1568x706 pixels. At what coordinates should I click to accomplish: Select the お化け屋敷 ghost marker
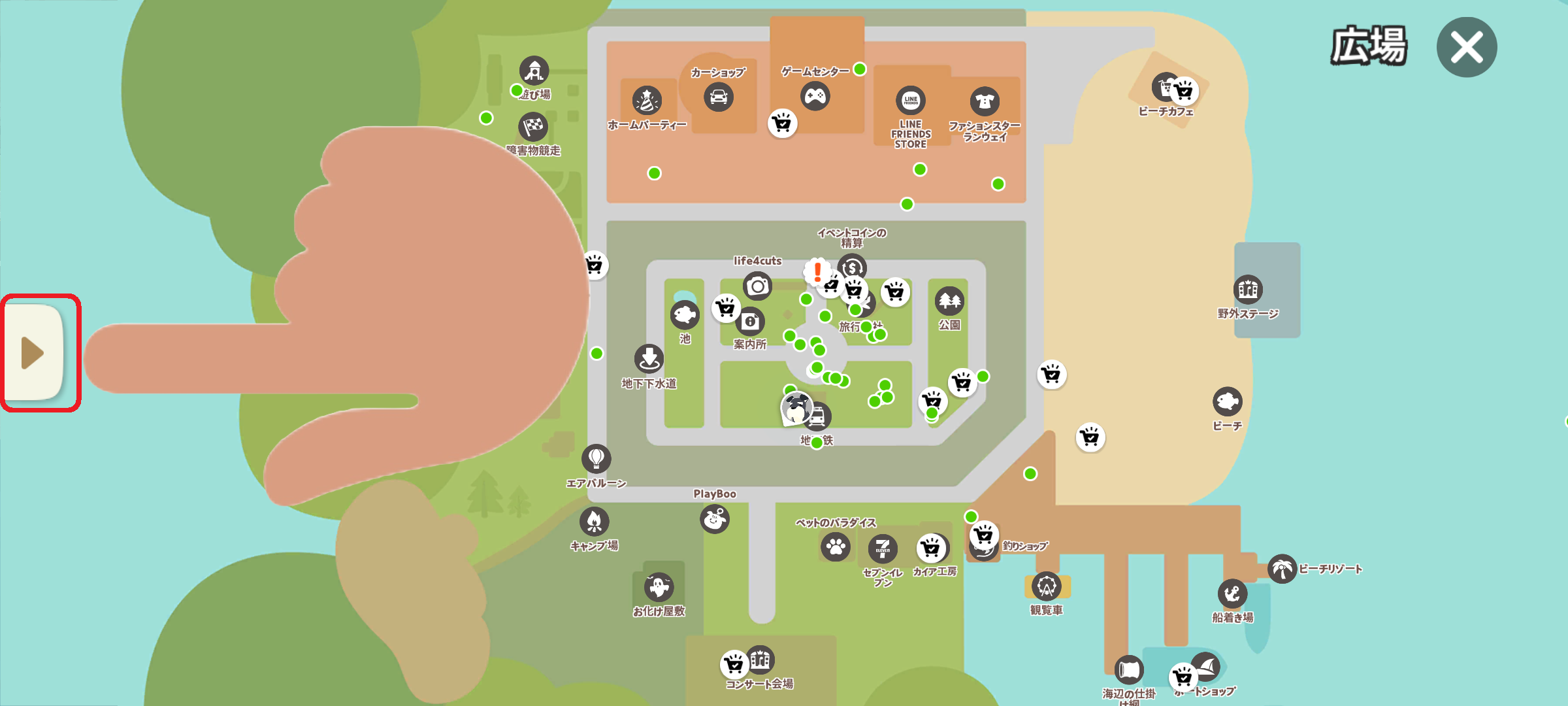(659, 587)
